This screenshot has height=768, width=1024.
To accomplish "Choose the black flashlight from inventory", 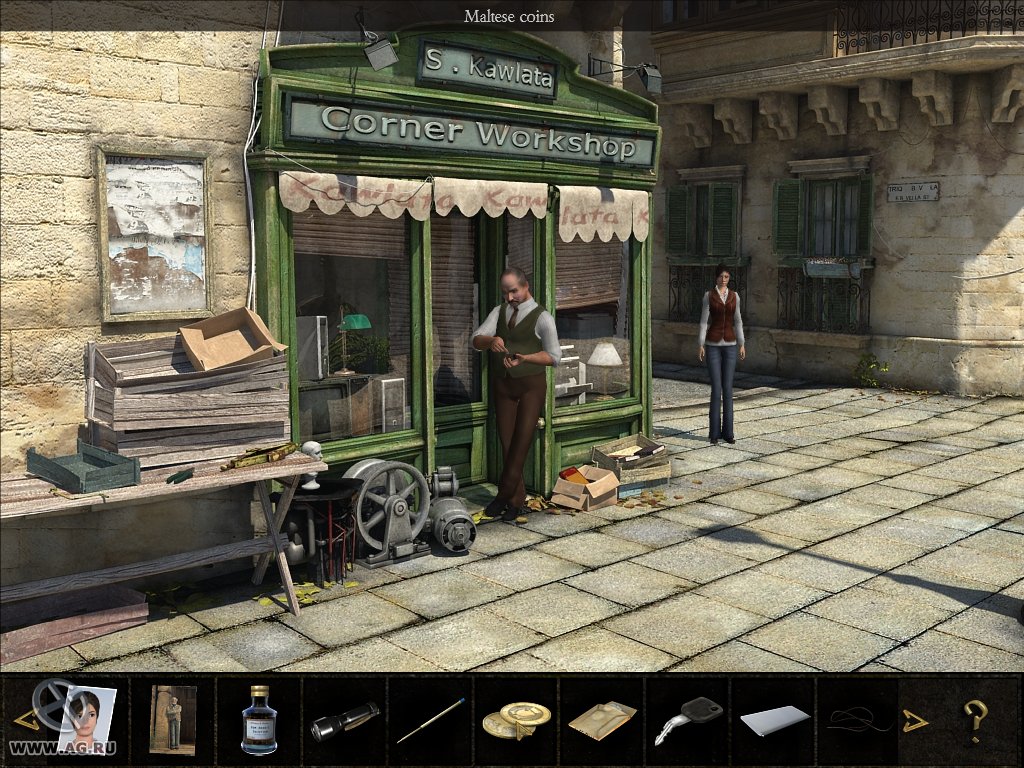I will [x=344, y=721].
